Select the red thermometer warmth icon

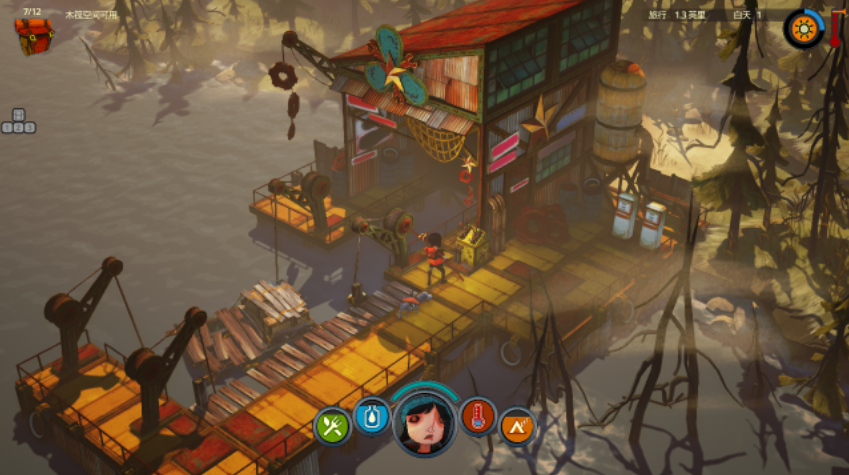click(x=478, y=415)
